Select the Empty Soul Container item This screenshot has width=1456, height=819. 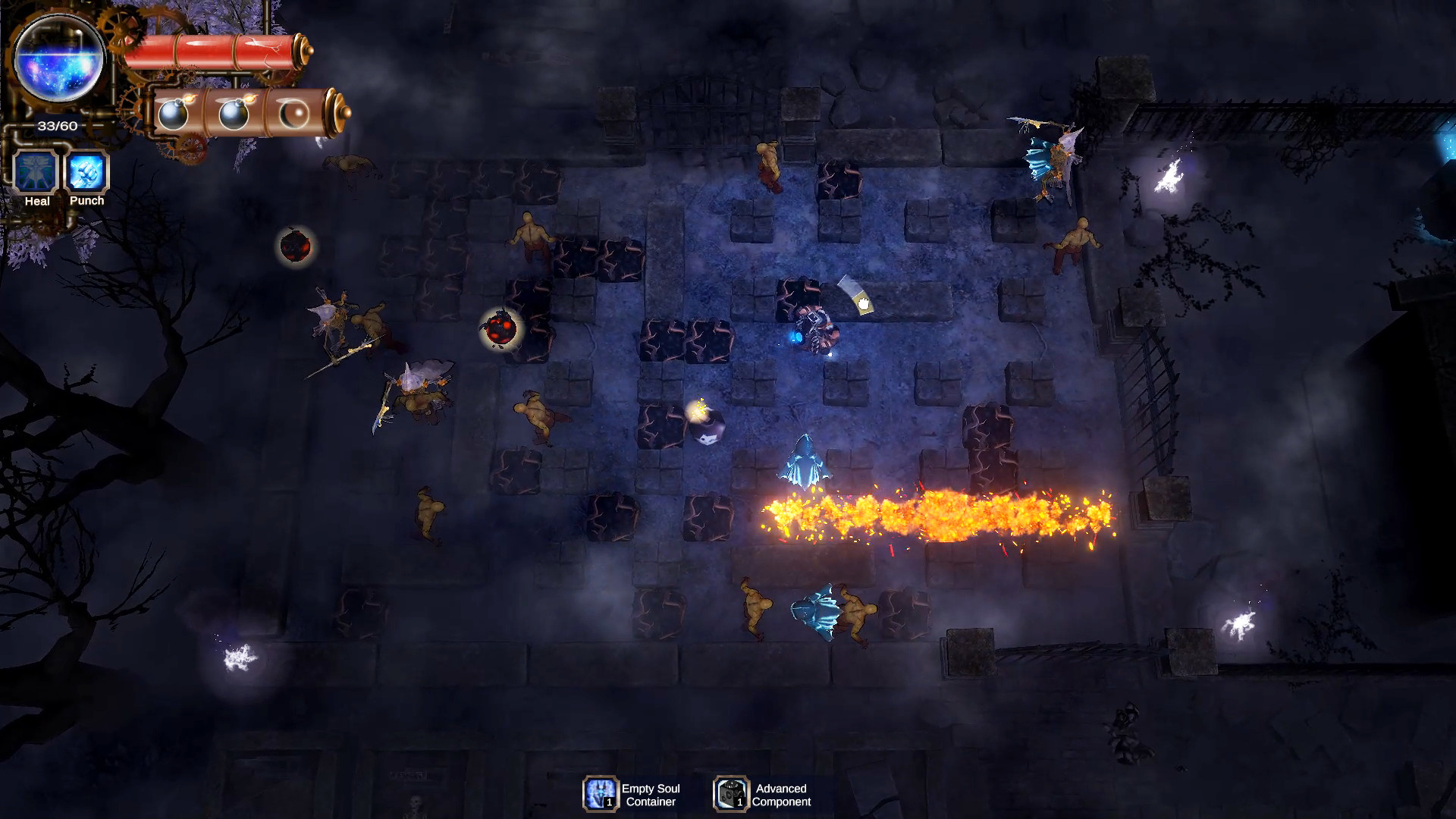point(601,794)
